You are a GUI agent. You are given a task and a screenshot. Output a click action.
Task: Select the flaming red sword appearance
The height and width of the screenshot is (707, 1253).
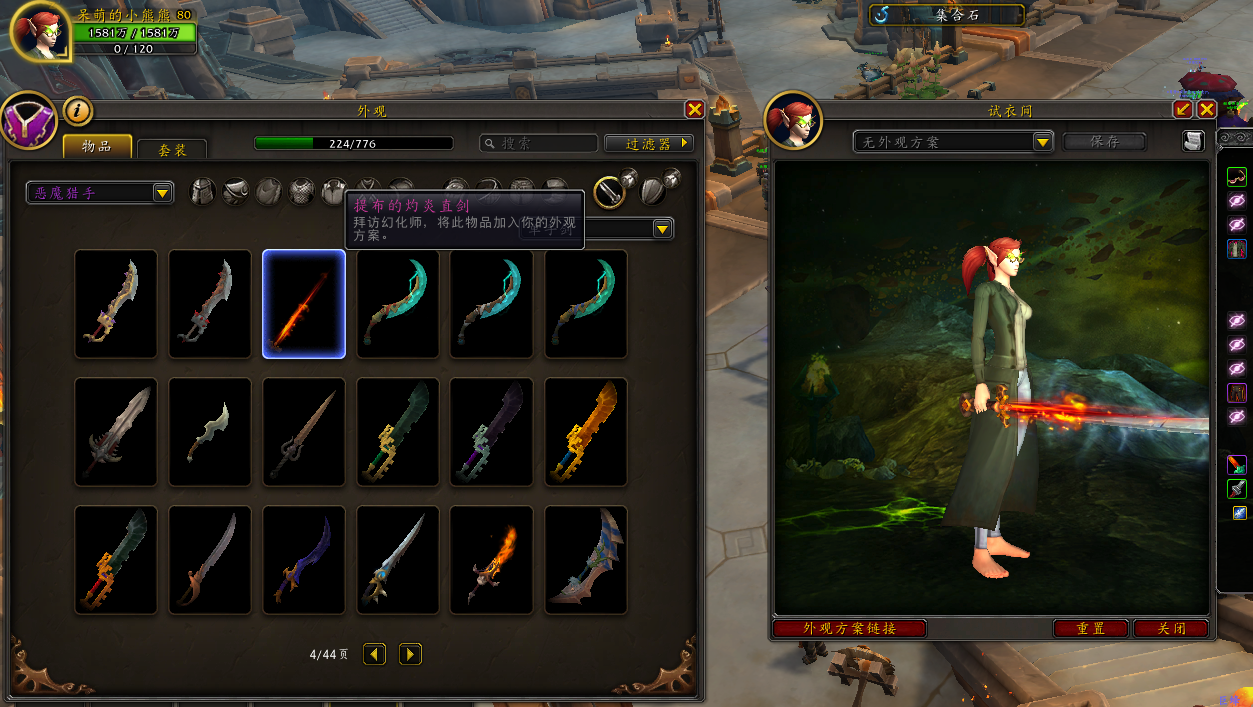click(304, 304)
